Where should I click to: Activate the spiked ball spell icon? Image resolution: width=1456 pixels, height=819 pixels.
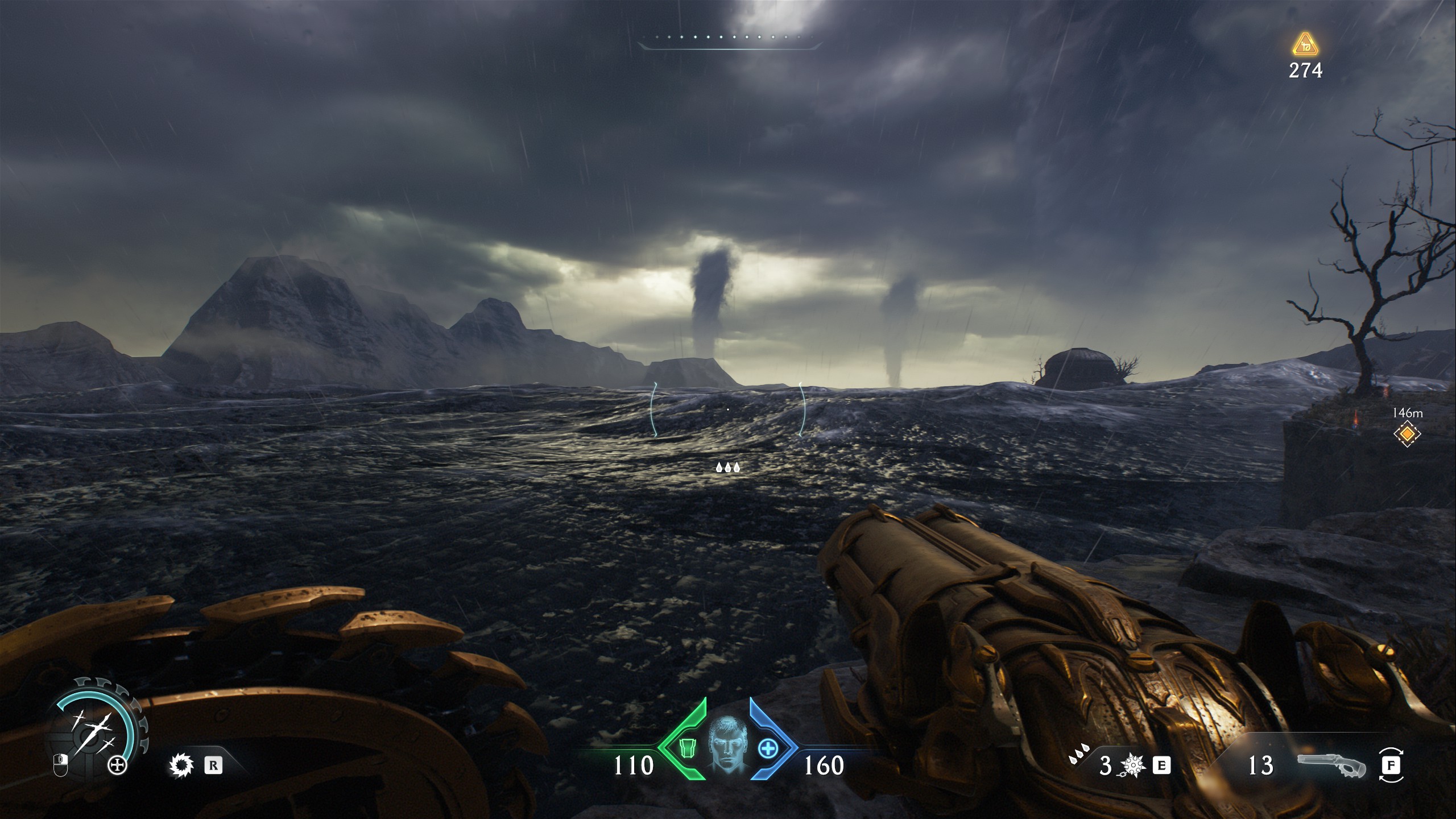pyautogui.click(x=1131, y=766)
